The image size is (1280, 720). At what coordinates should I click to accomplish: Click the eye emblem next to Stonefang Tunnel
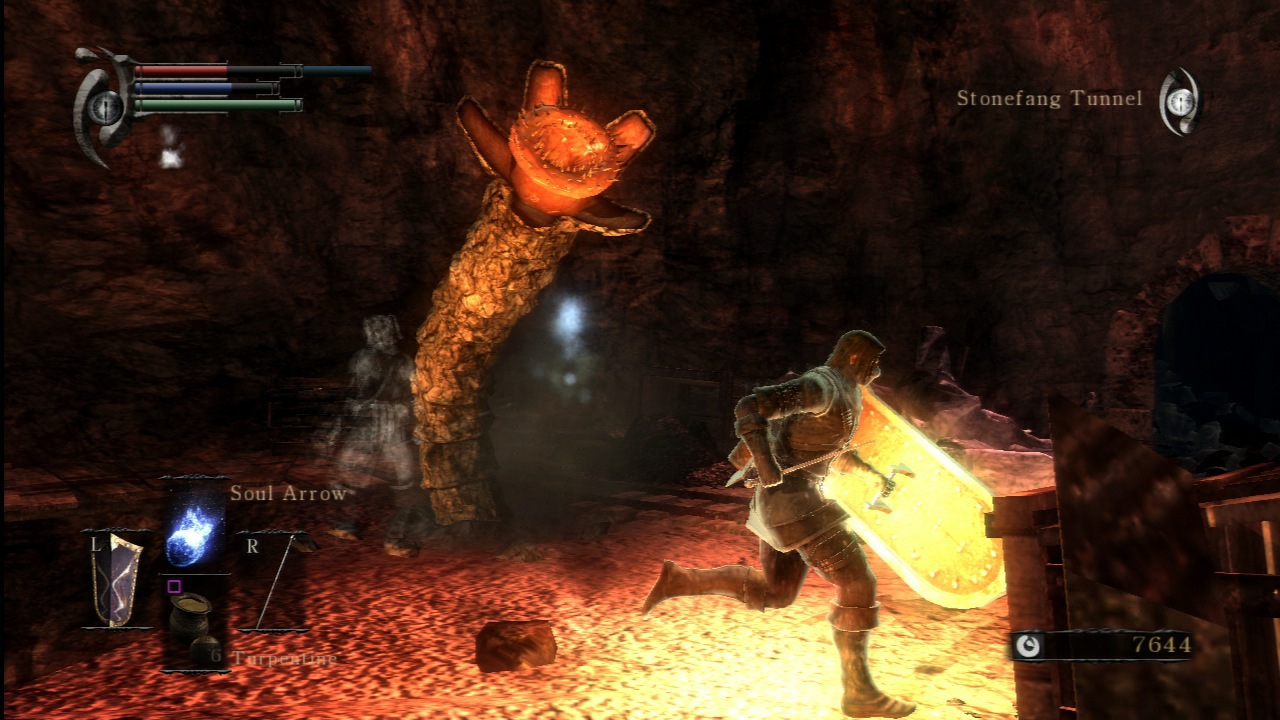(1180, 100)
